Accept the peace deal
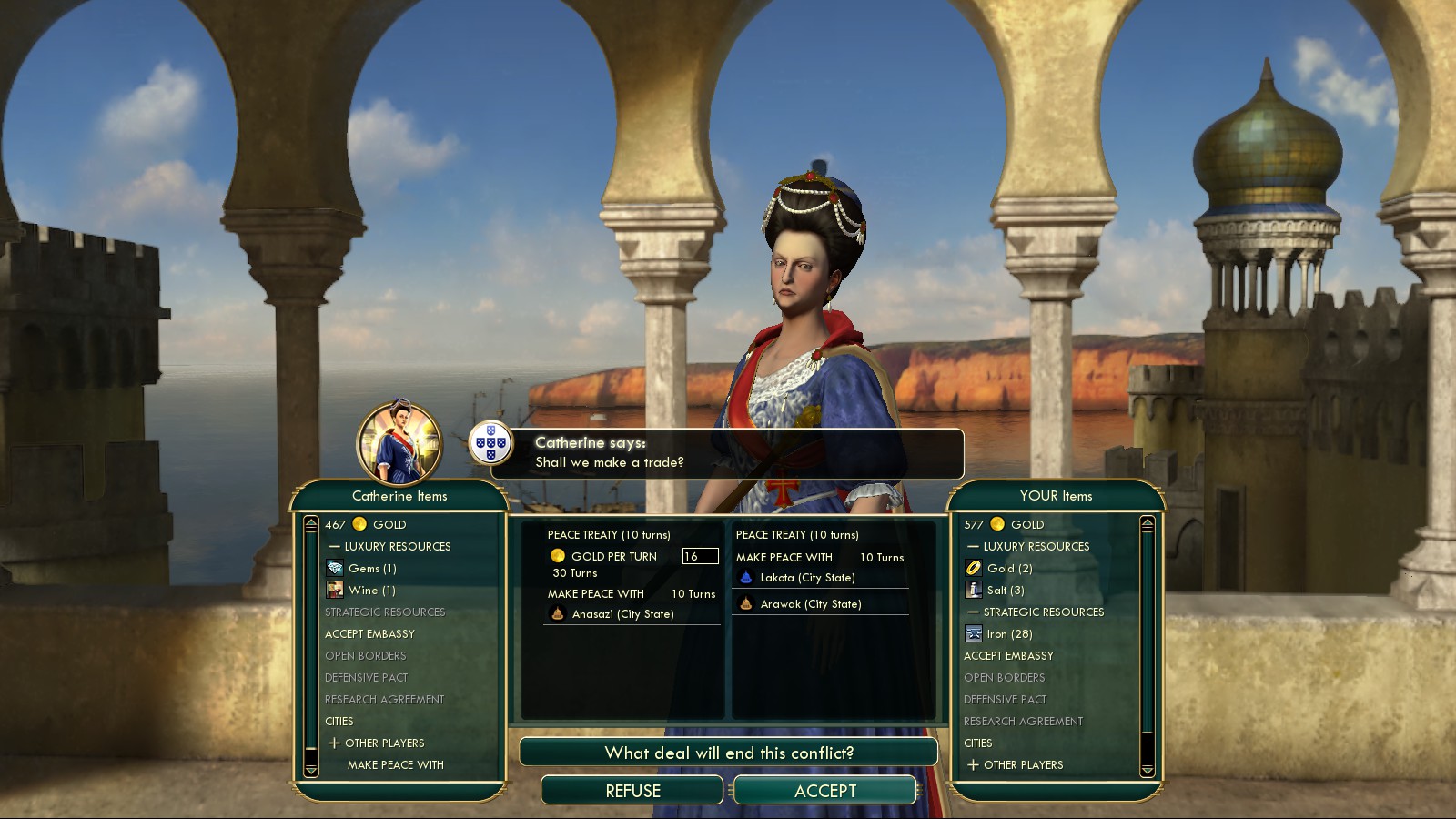 824,791
